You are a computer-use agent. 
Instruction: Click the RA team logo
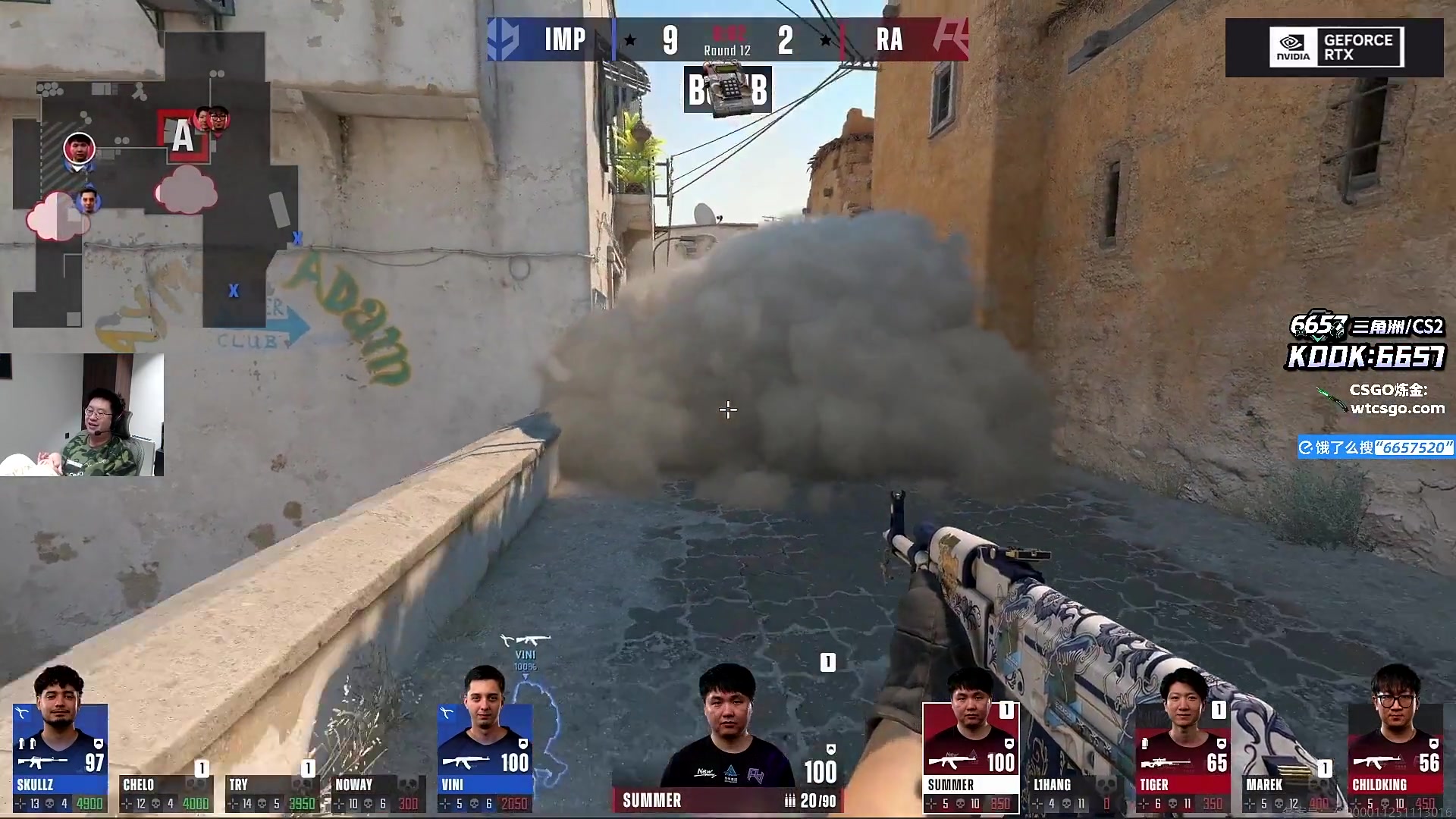[949, 39]
